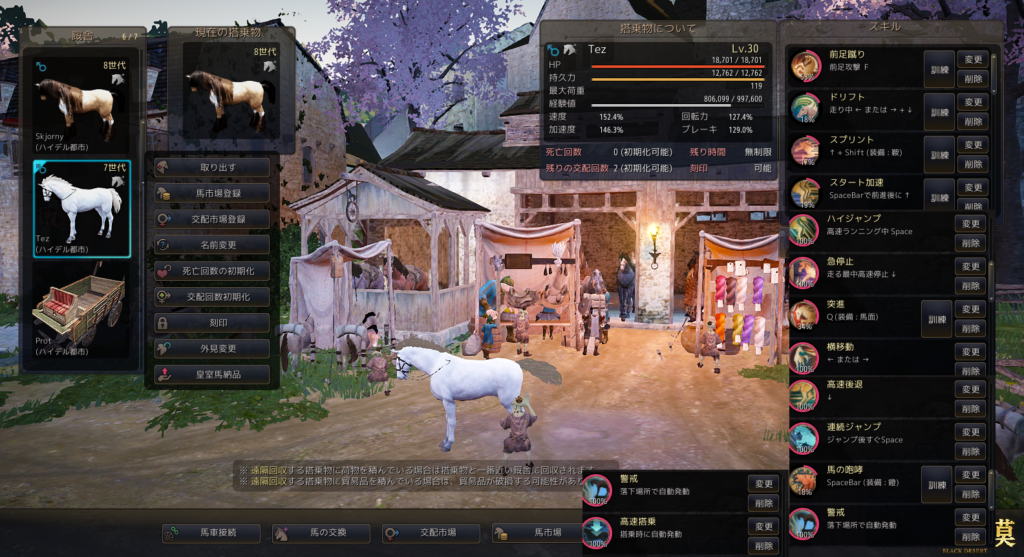Click the 皇室馬納品 button
This screenshot has height=557, width=1024.
coord(212,375)
